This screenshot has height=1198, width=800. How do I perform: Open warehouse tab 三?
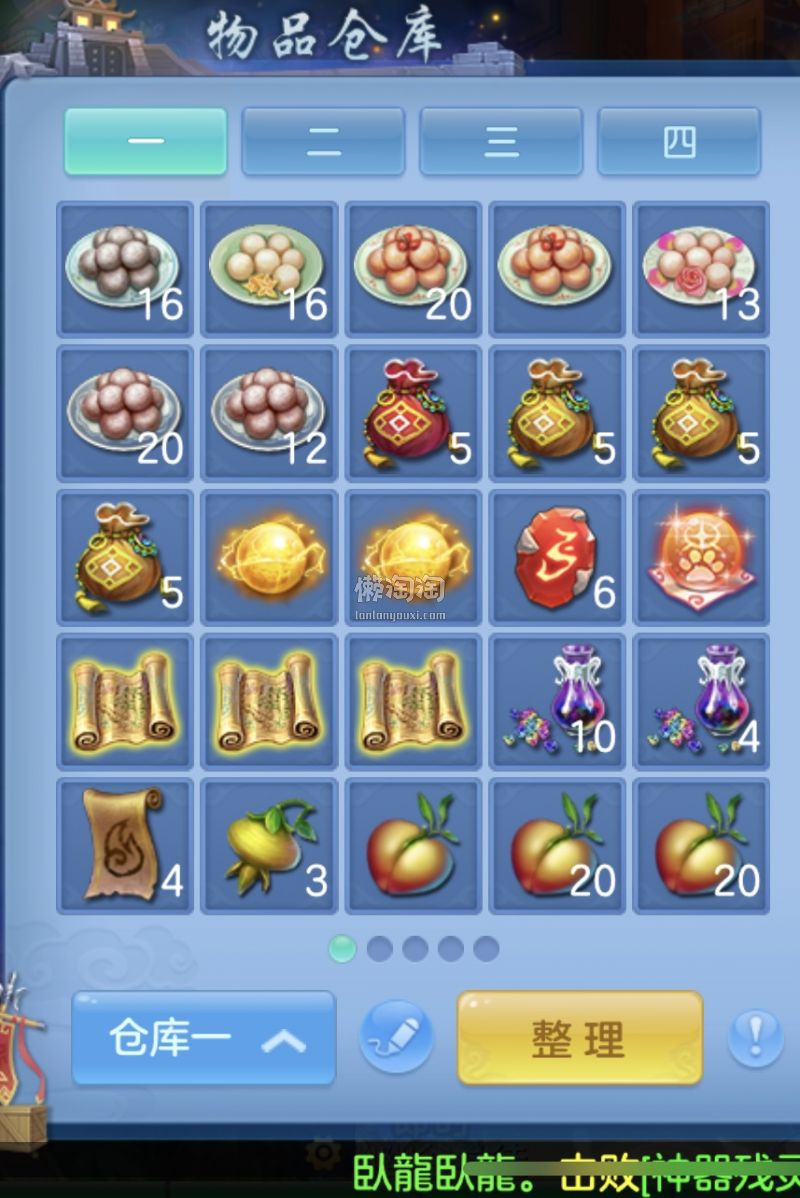pos(501,142)
